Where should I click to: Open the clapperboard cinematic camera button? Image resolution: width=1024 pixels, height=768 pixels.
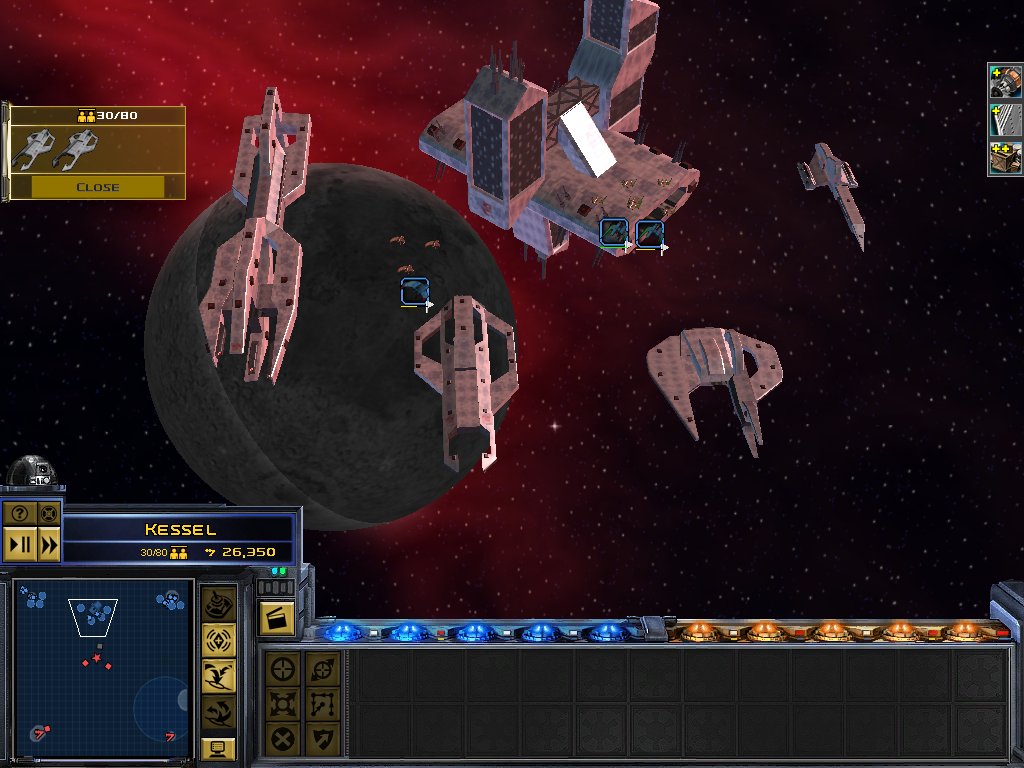click(x=275, y=617)
